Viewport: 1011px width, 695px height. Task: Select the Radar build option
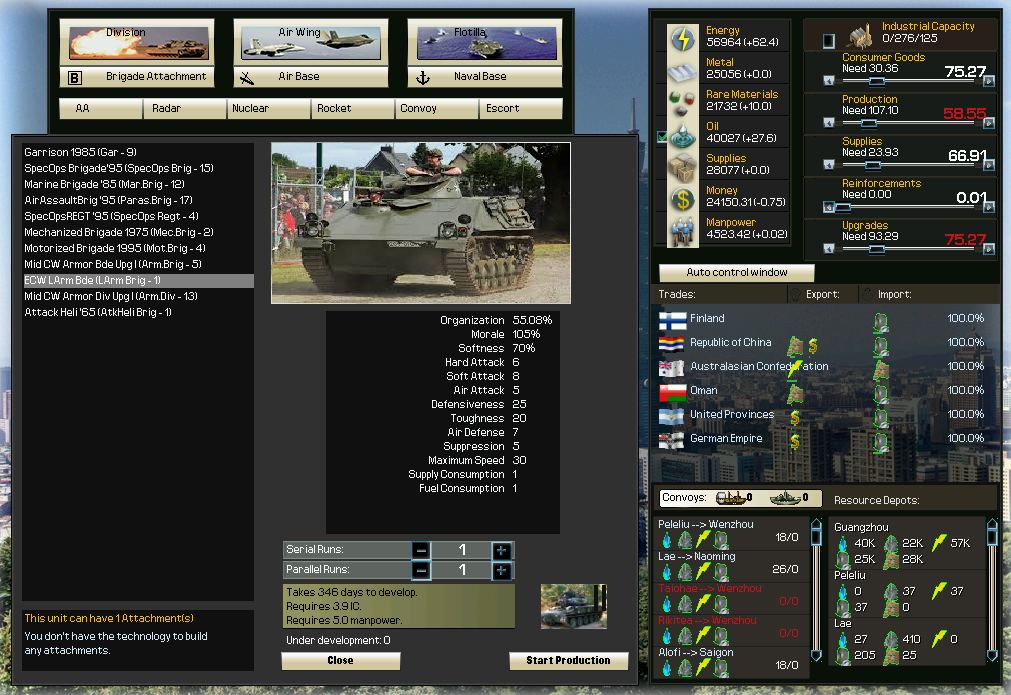166,108
